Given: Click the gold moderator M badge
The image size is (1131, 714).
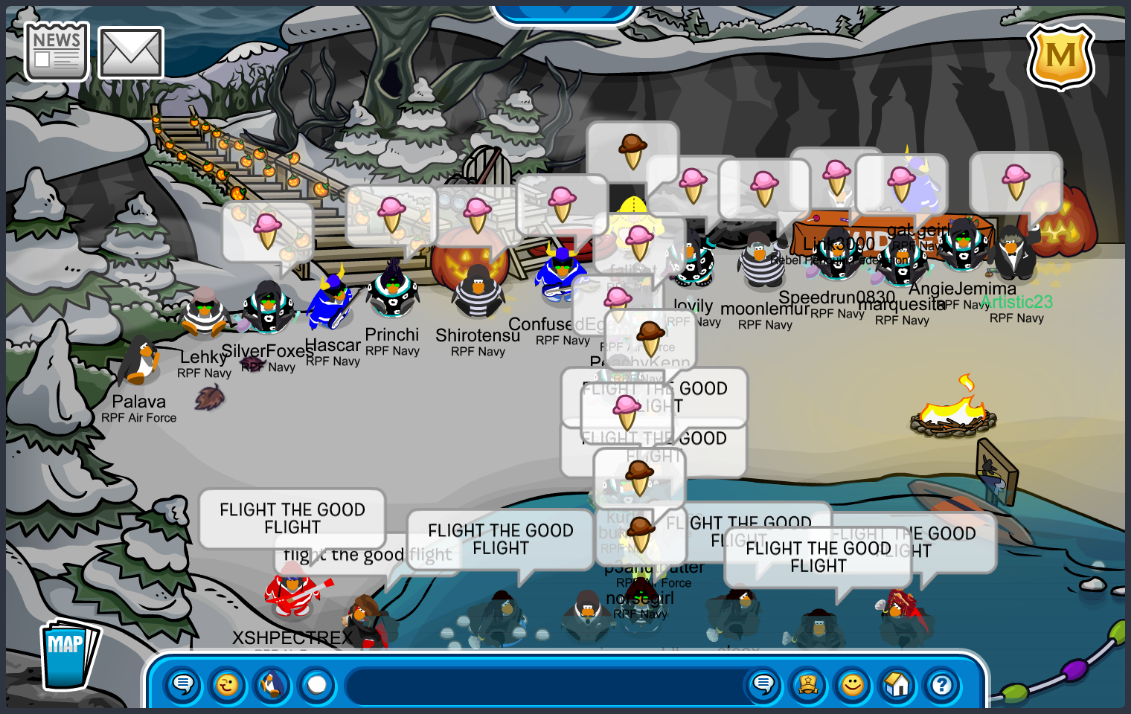Looking at the screenshot, I should click(x=1060, y=57).
